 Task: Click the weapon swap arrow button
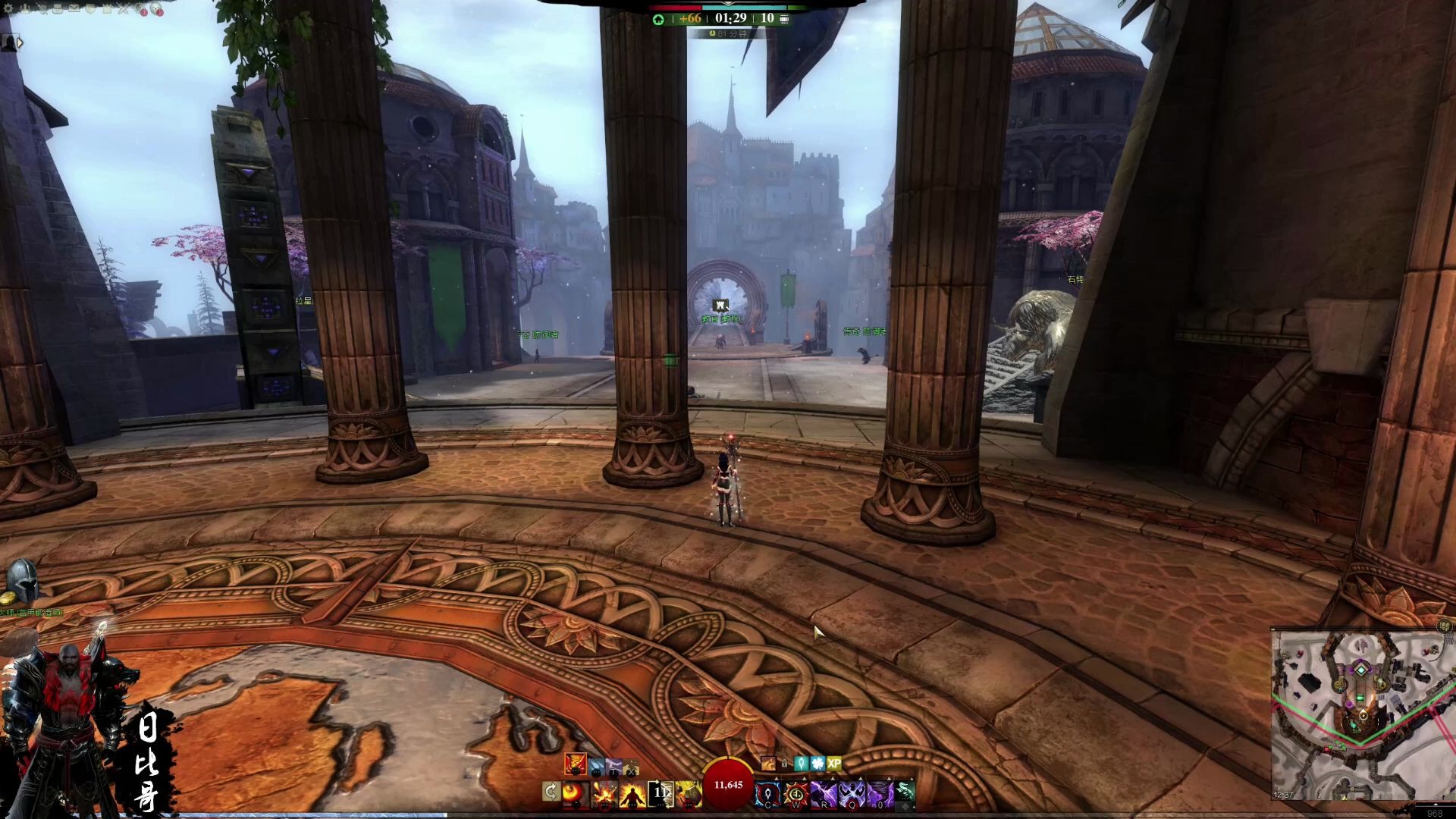[551, 793]
